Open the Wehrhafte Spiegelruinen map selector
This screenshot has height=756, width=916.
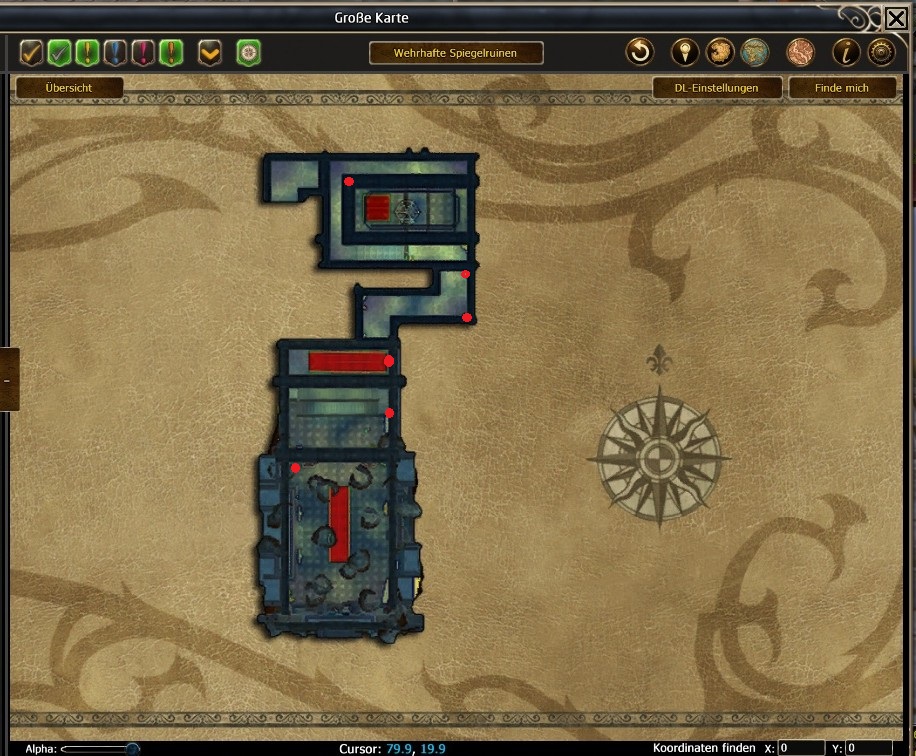pyautogui.click(x=455, y=53)
